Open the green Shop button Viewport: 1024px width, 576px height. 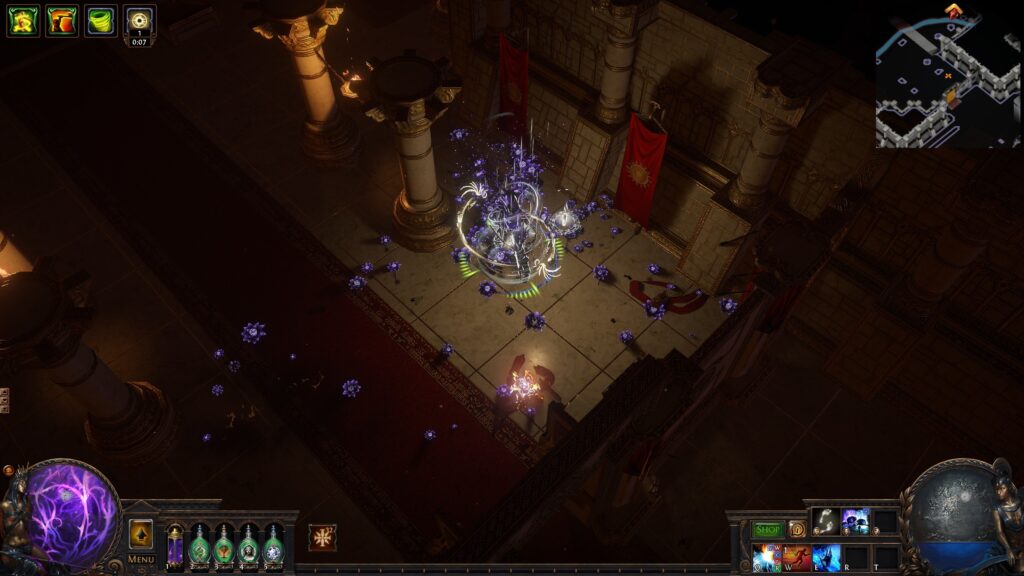768,529
